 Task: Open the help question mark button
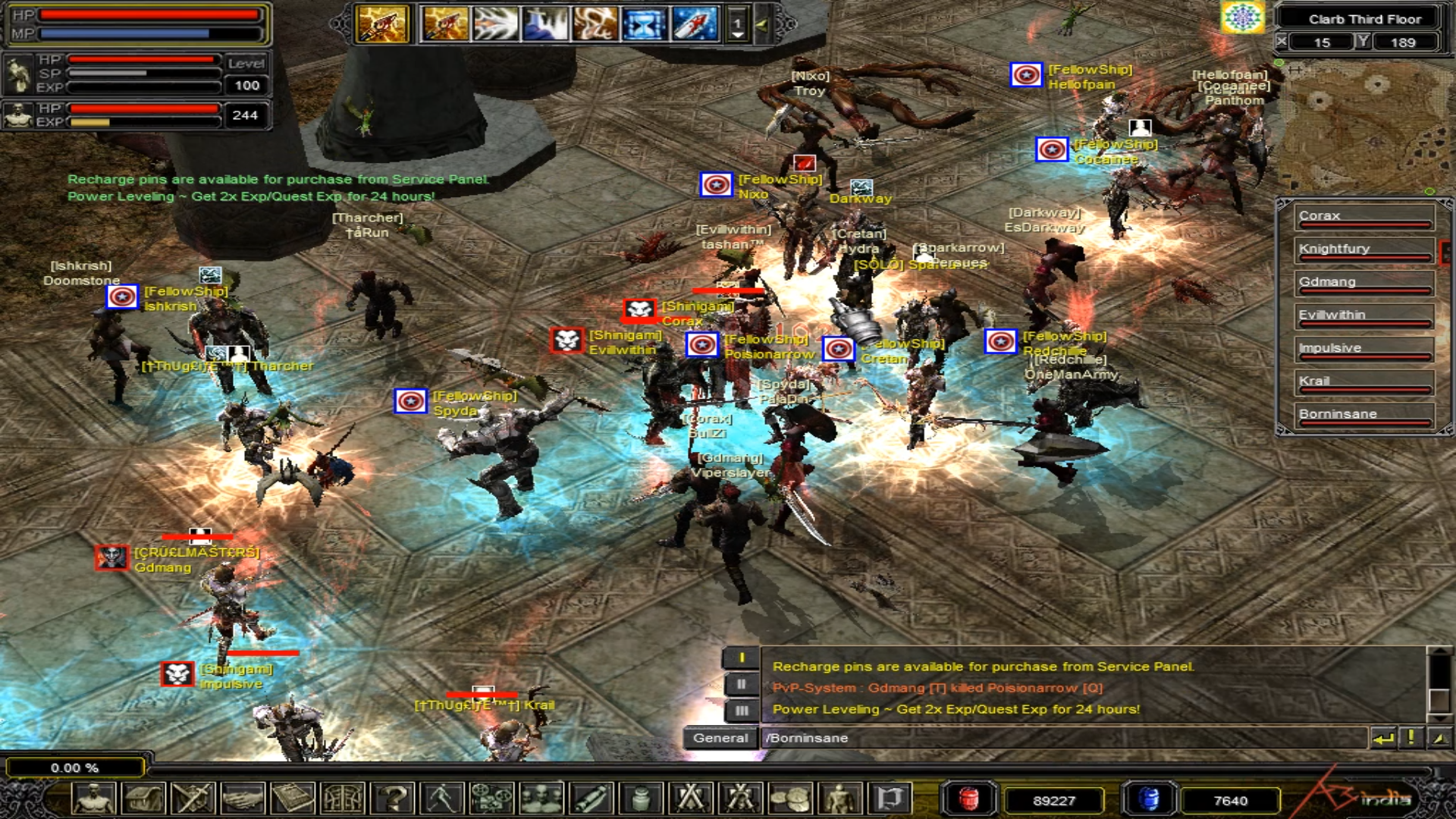[x=394, y=799]
